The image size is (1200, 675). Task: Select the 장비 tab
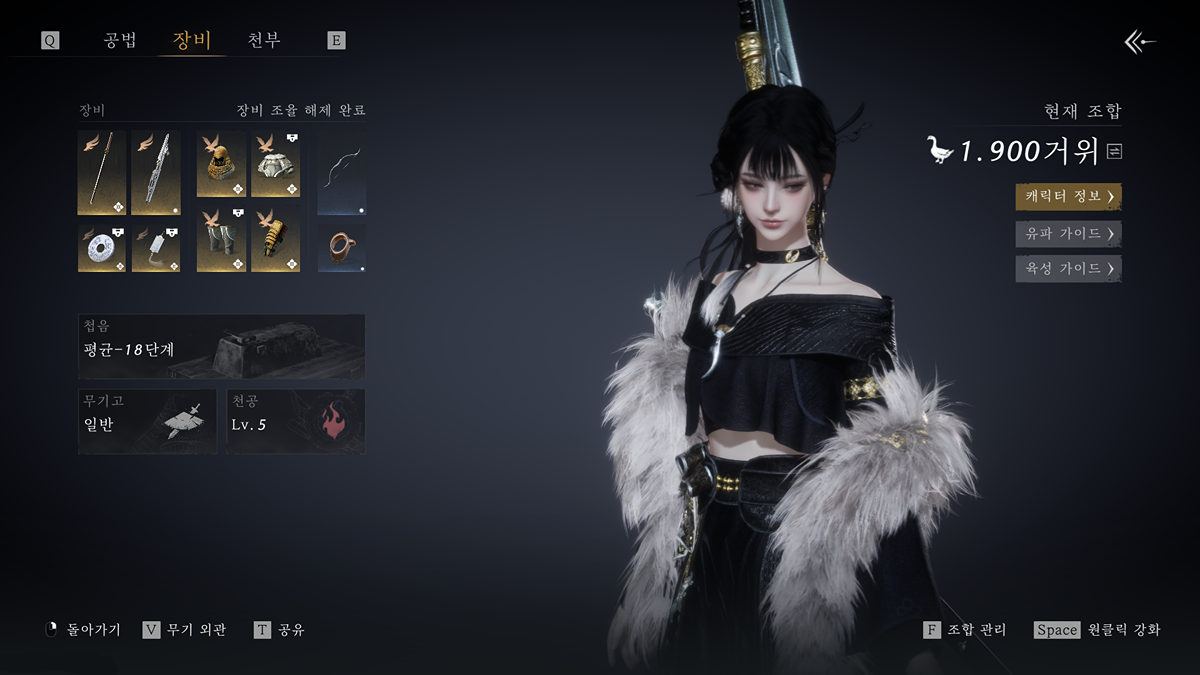(192, 41)
